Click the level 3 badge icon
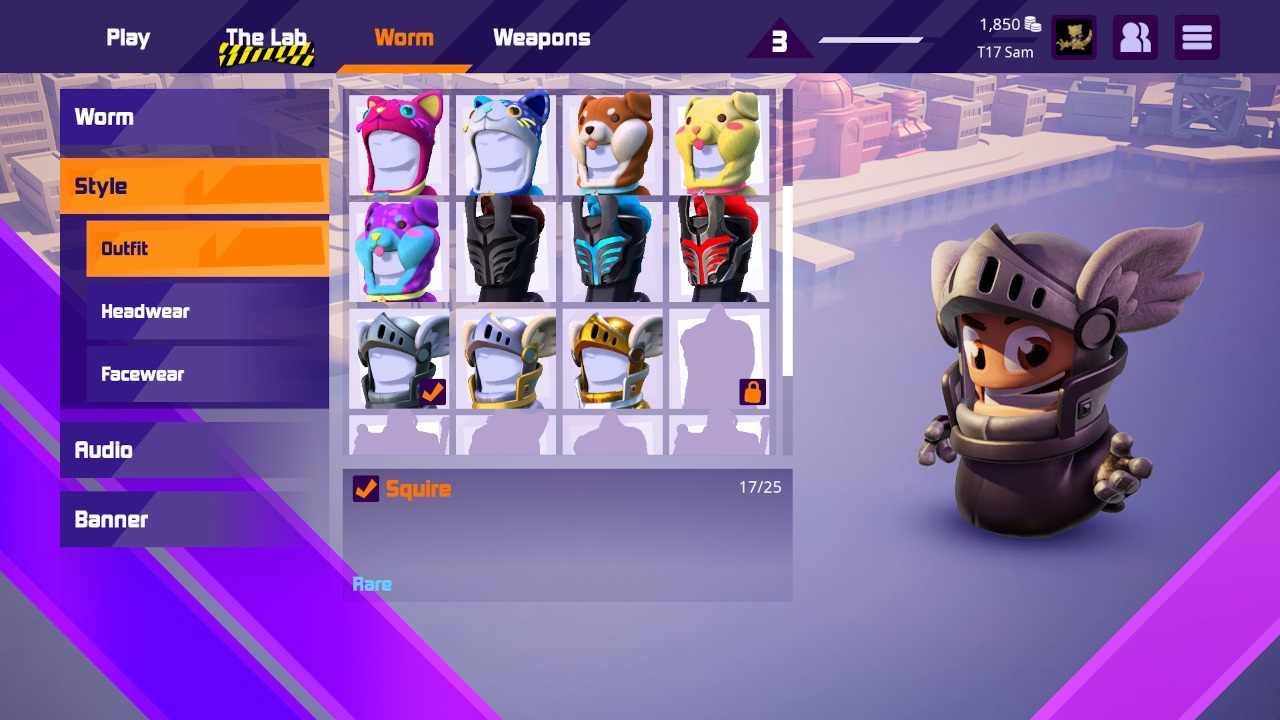 coord(780,40)
